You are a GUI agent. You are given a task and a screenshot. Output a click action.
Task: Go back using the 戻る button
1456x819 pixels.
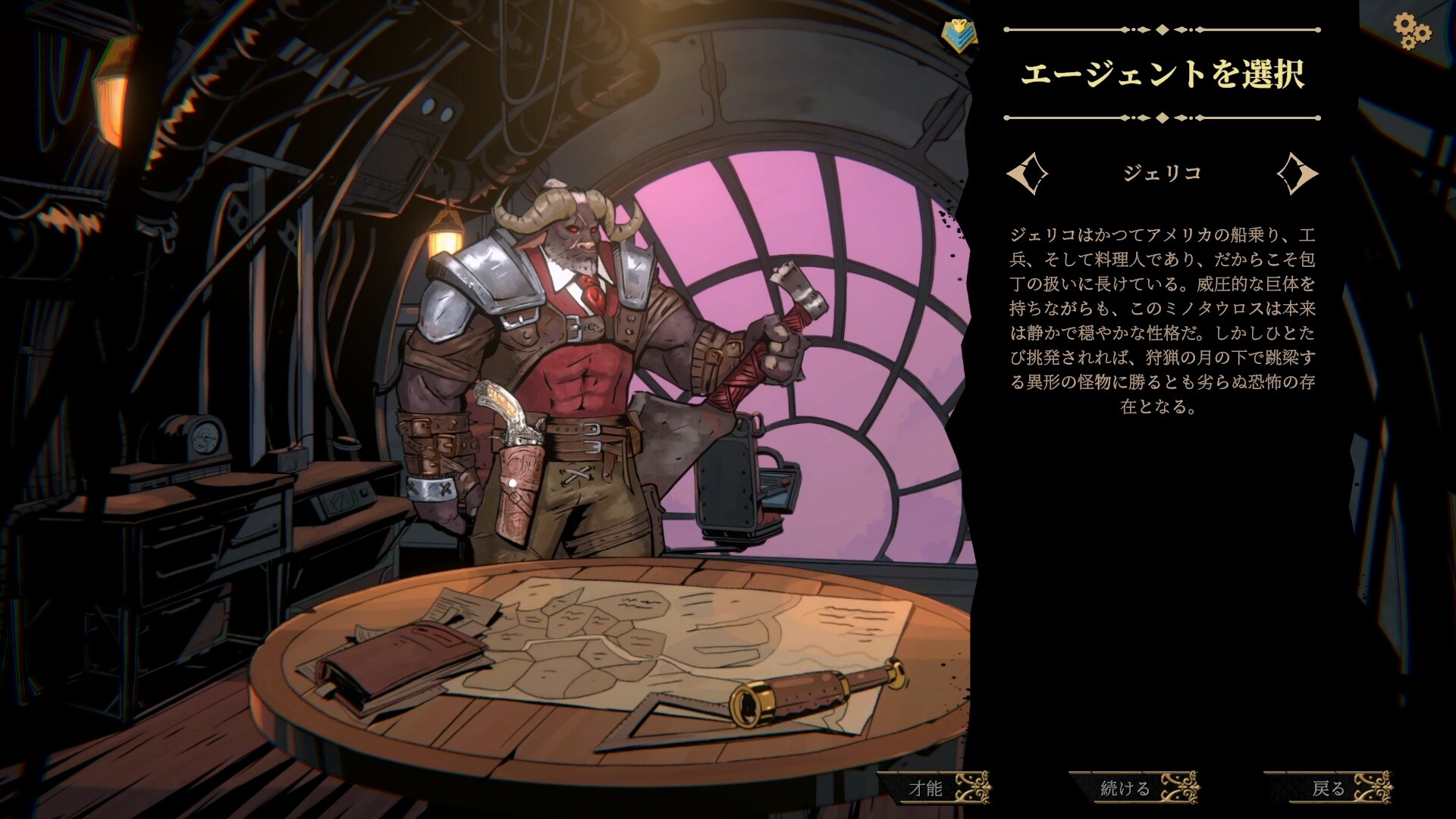1329,789
